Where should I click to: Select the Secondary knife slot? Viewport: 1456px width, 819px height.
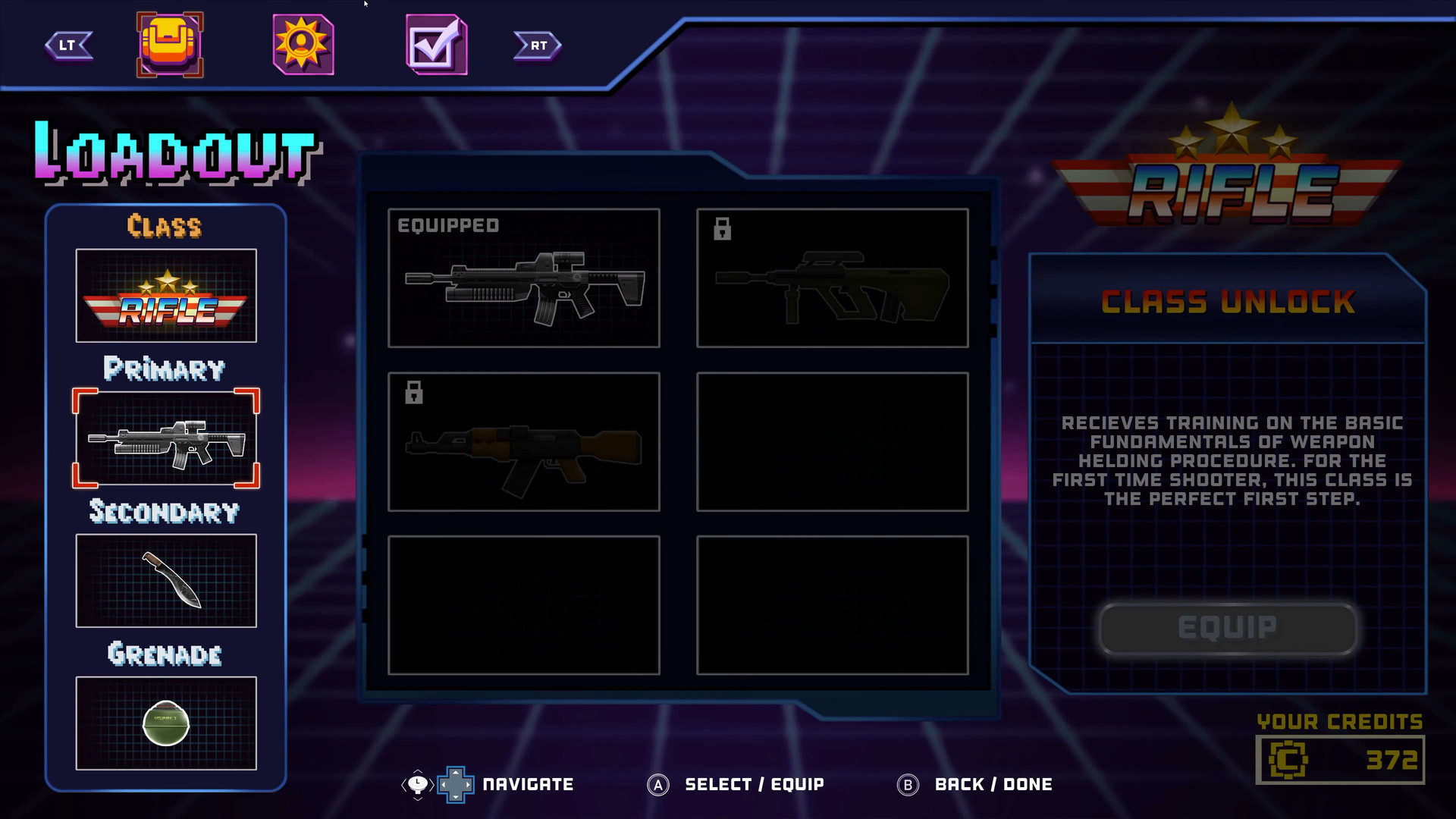coord(166,581)
